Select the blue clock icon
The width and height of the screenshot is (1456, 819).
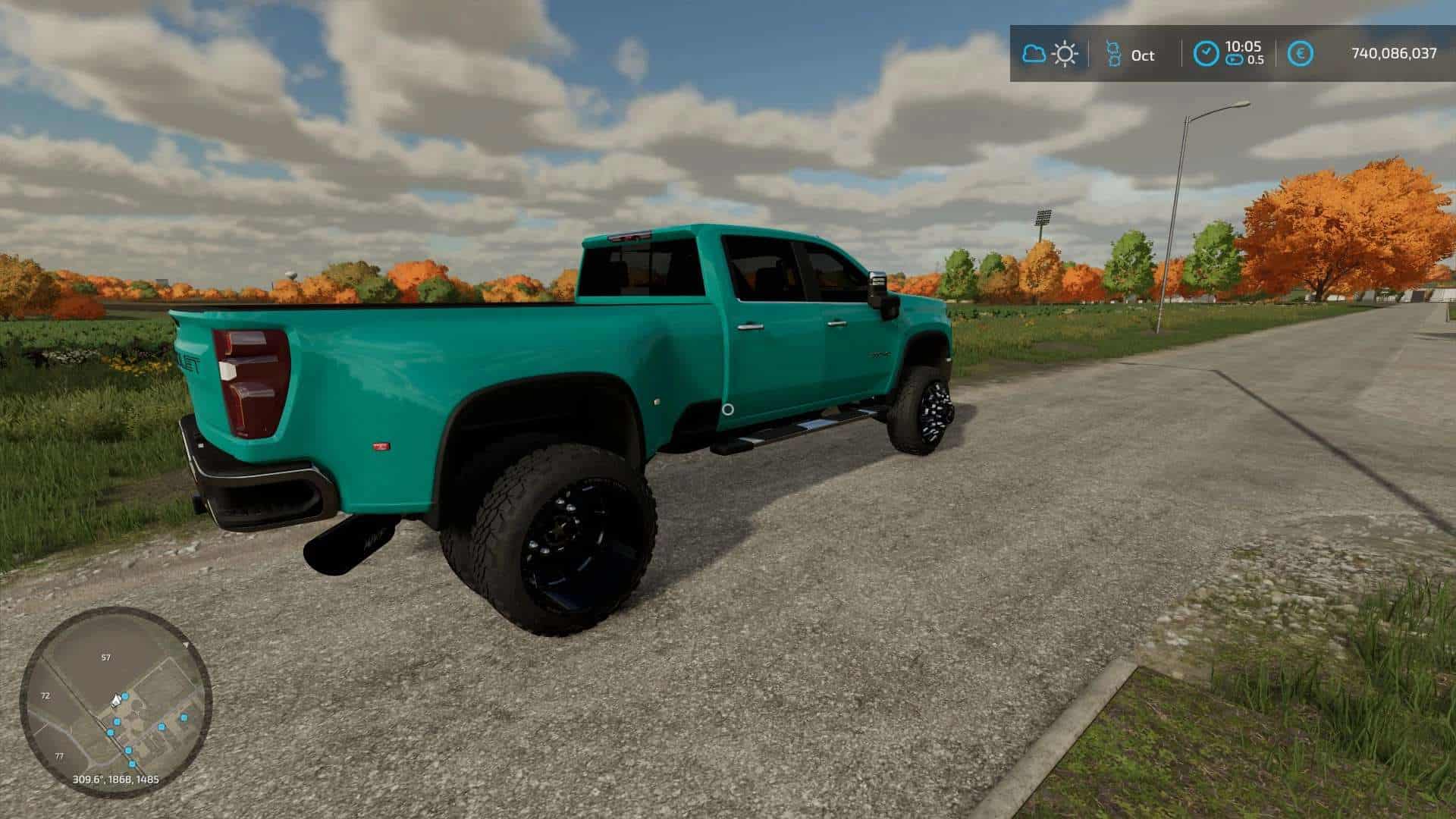pyautogui.click(x=1206, y=53)
